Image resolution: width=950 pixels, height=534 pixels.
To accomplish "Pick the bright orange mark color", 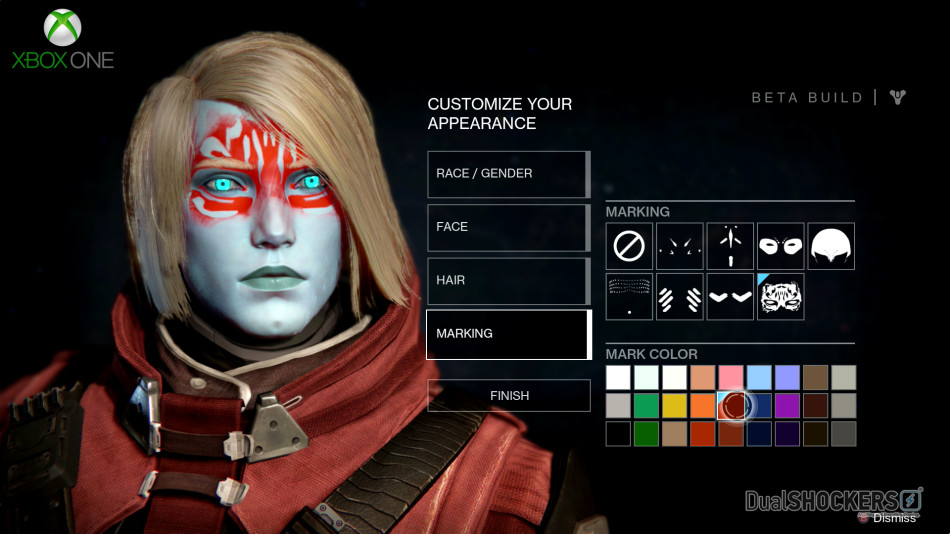I will click(703, 405).
